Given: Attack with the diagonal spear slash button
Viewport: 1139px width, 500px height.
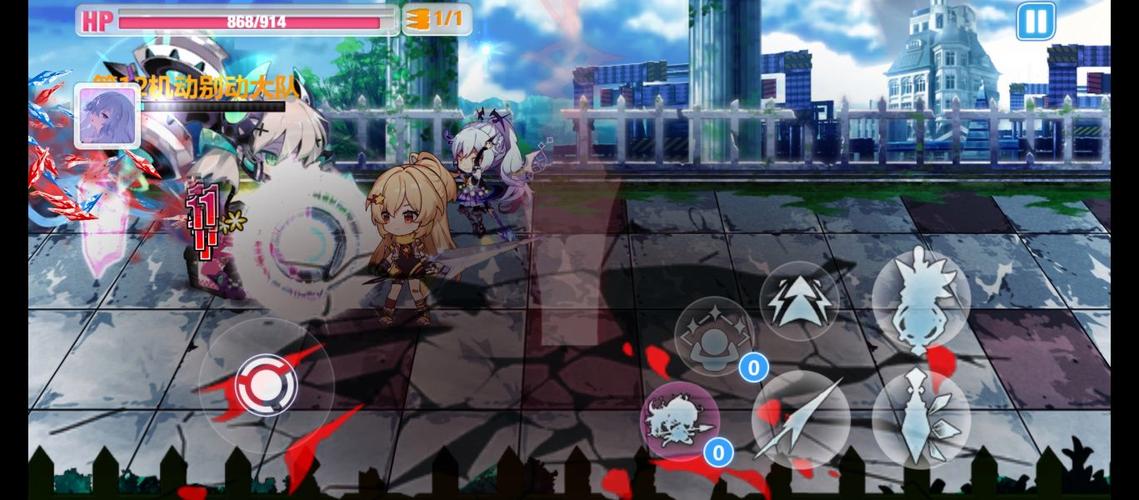Looking at the screenshot, I should 800,420.
